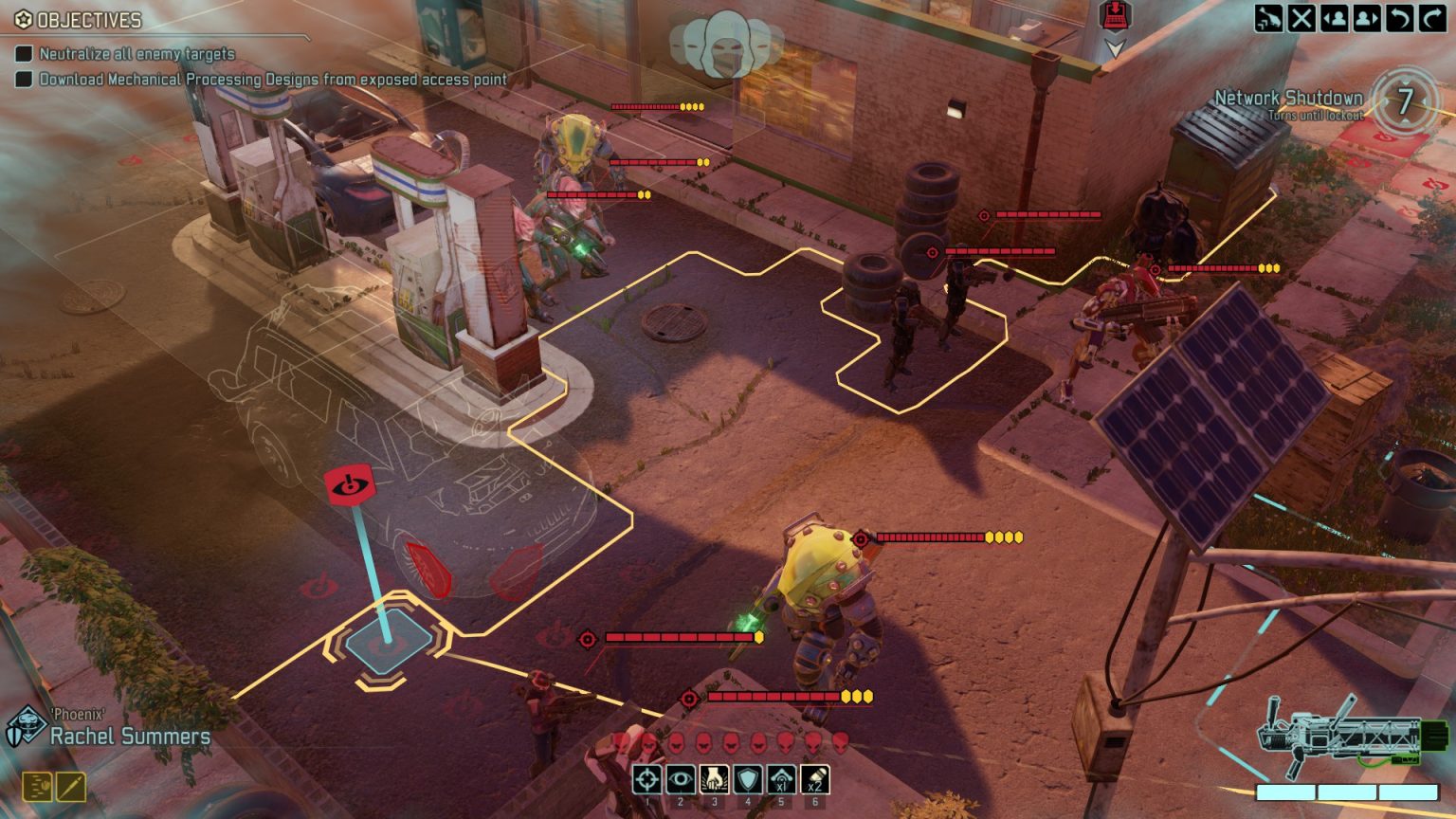
Task: Check the Mechanical Processing Designs objective box
Action: [x=23, y=81]
